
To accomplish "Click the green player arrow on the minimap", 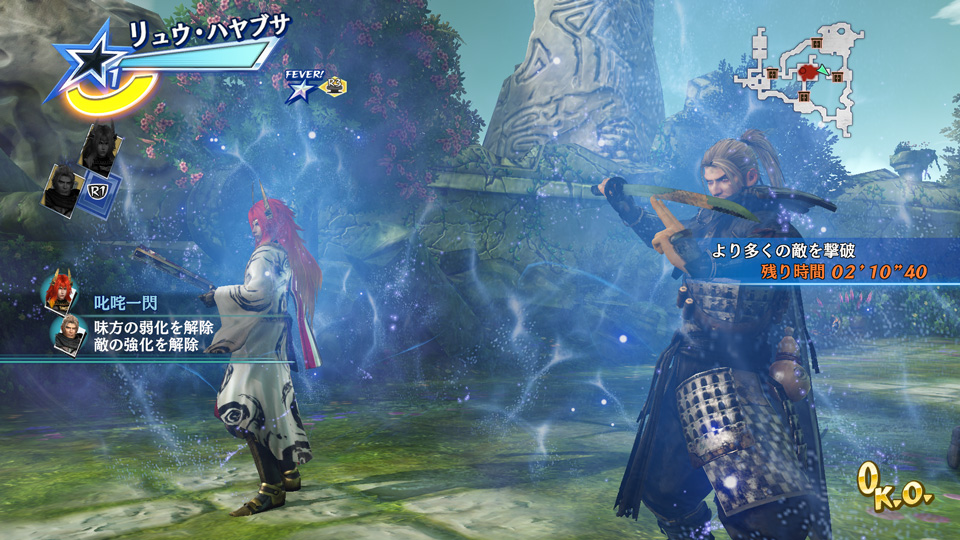I will (x=826, y=71).
